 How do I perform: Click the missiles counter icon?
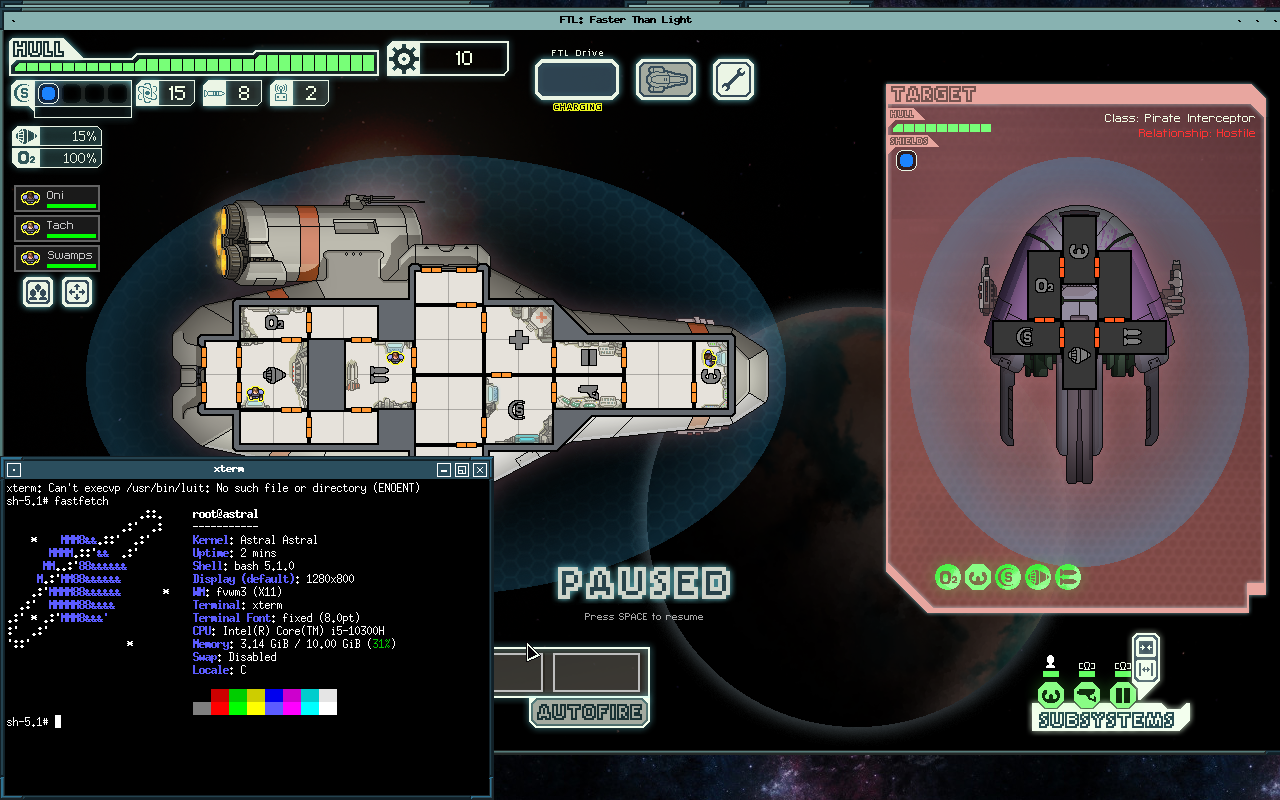(213, 92)
